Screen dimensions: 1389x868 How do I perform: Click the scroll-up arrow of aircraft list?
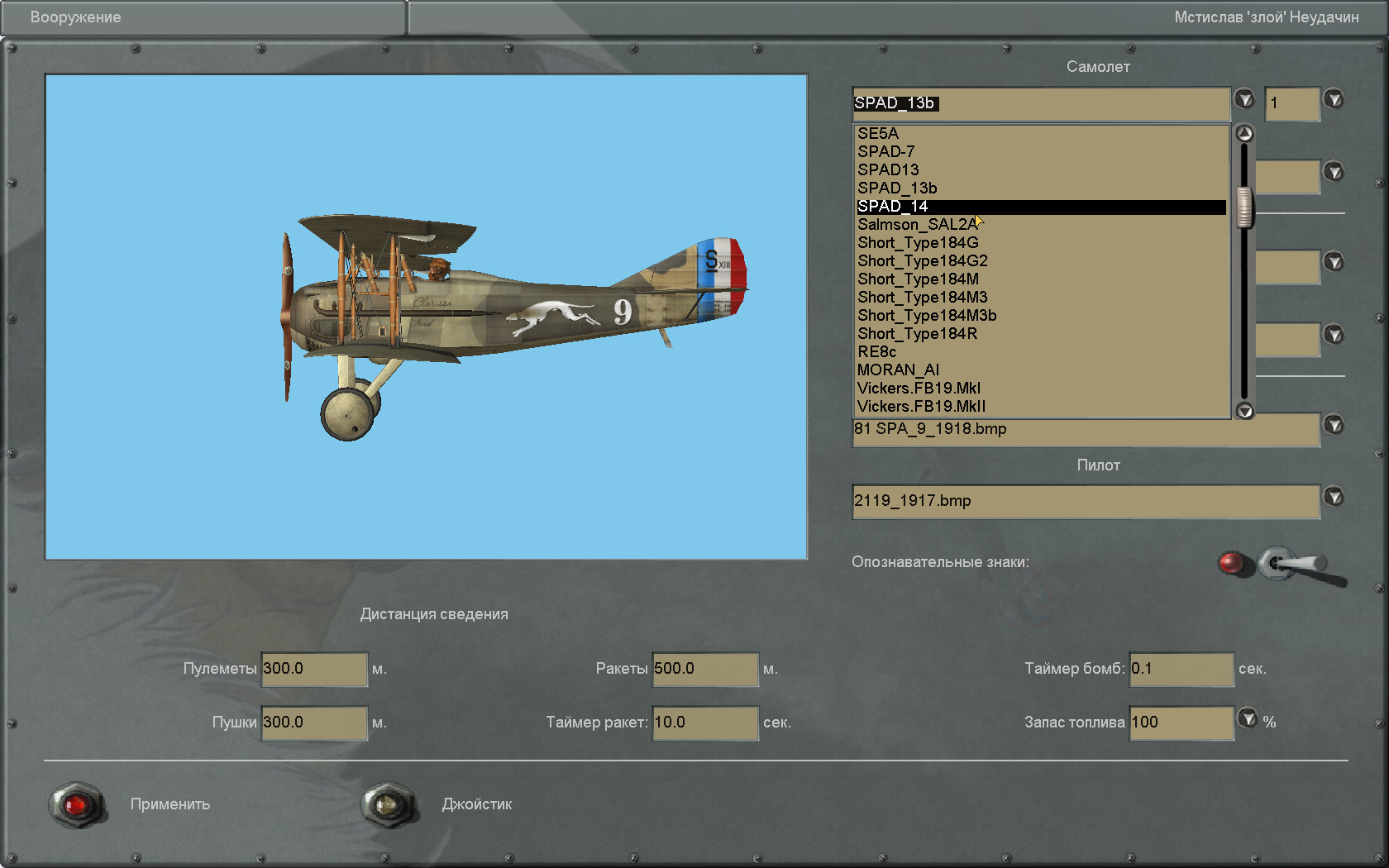[1244, 134]
